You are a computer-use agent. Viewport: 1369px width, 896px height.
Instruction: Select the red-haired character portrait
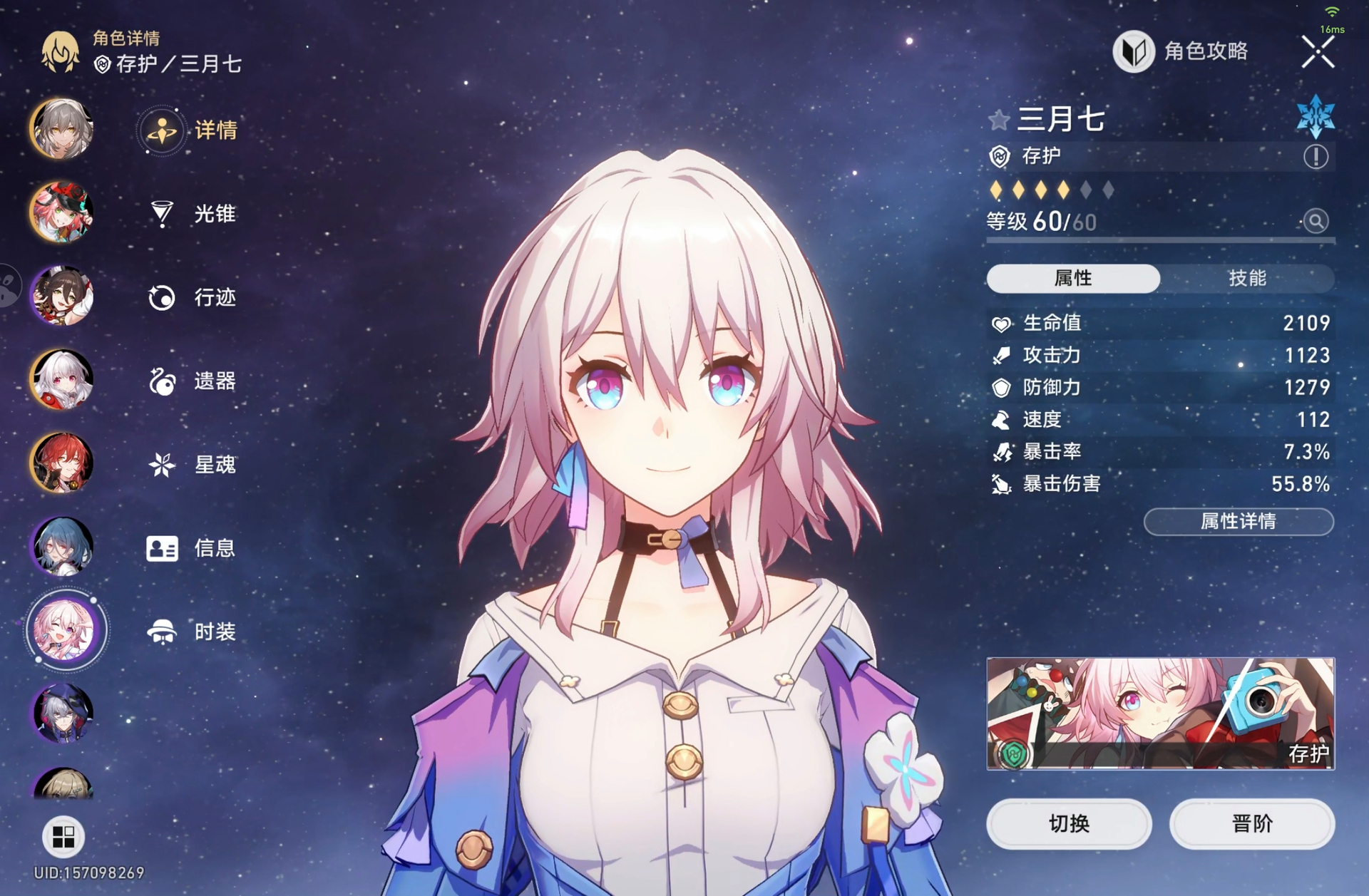point(62,463)
